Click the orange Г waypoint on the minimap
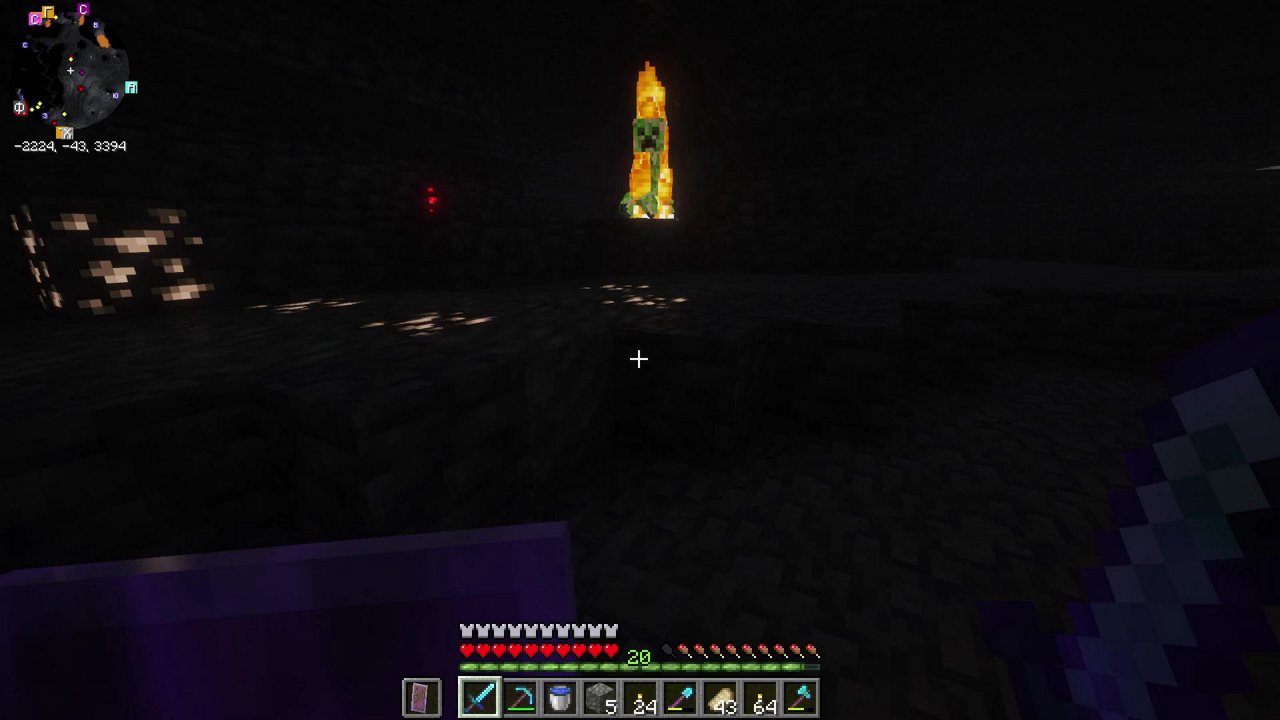 click(49, 12)
